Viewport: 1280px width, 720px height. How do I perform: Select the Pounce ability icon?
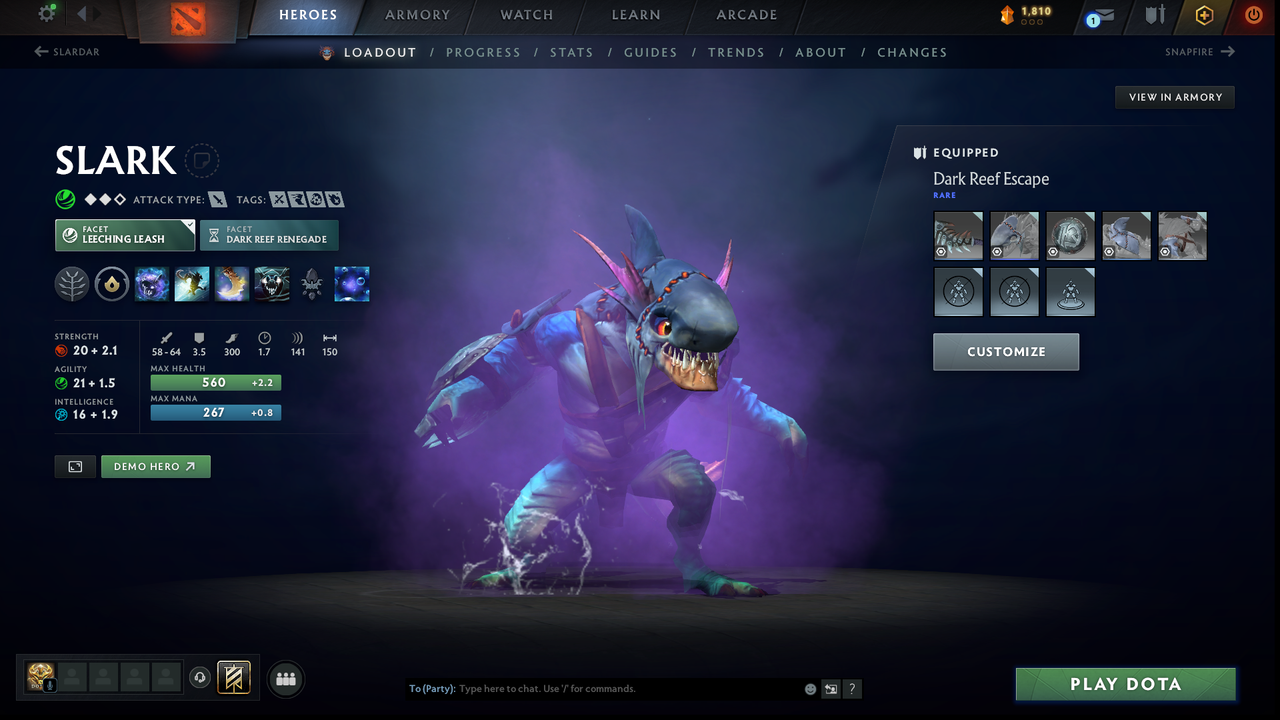click(x=191, y=283)
